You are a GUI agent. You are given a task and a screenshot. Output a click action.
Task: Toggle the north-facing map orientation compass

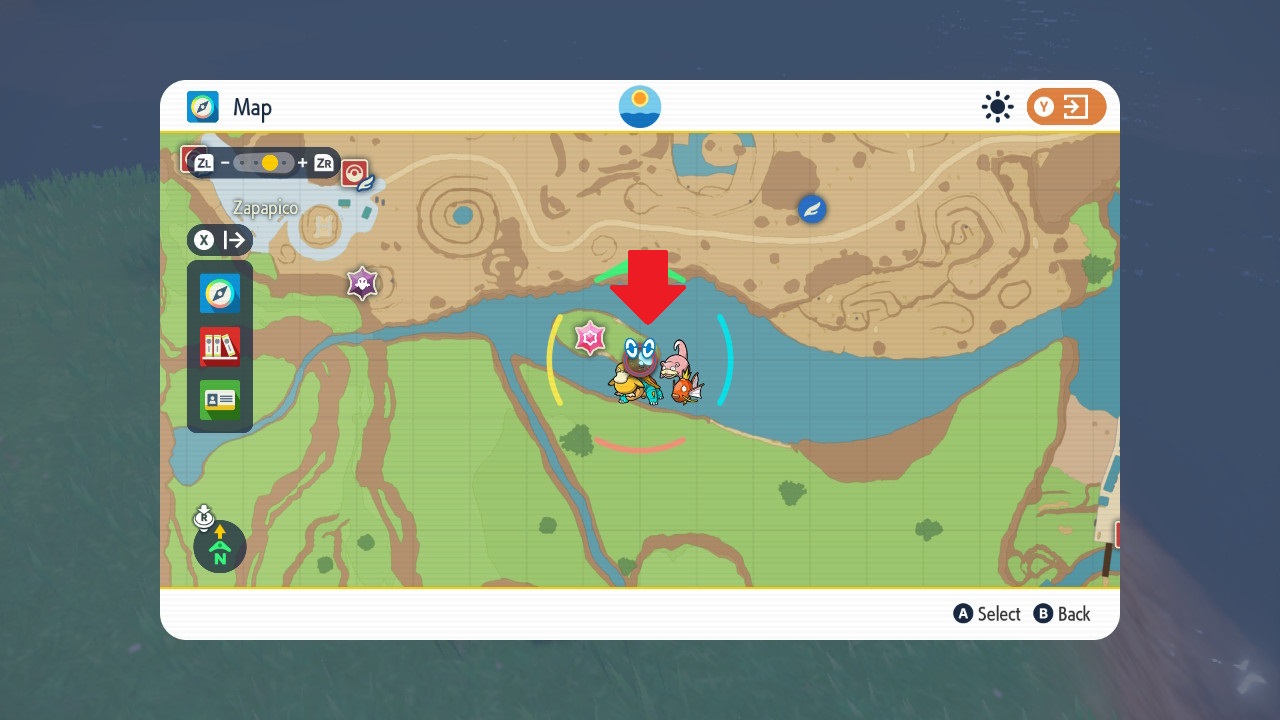[x=220, y=546]
